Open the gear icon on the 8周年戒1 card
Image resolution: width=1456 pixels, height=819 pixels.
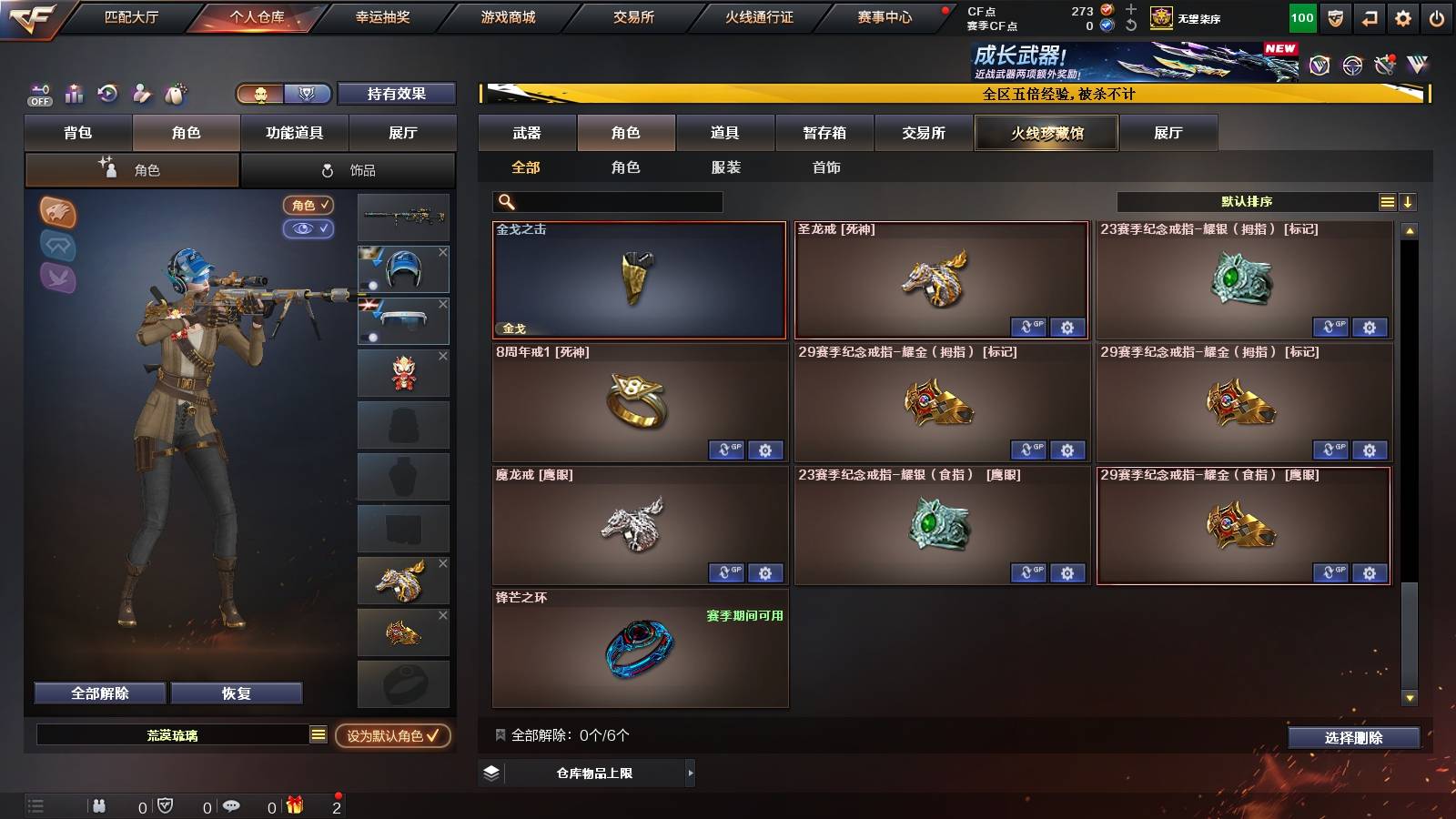point(765,450)
